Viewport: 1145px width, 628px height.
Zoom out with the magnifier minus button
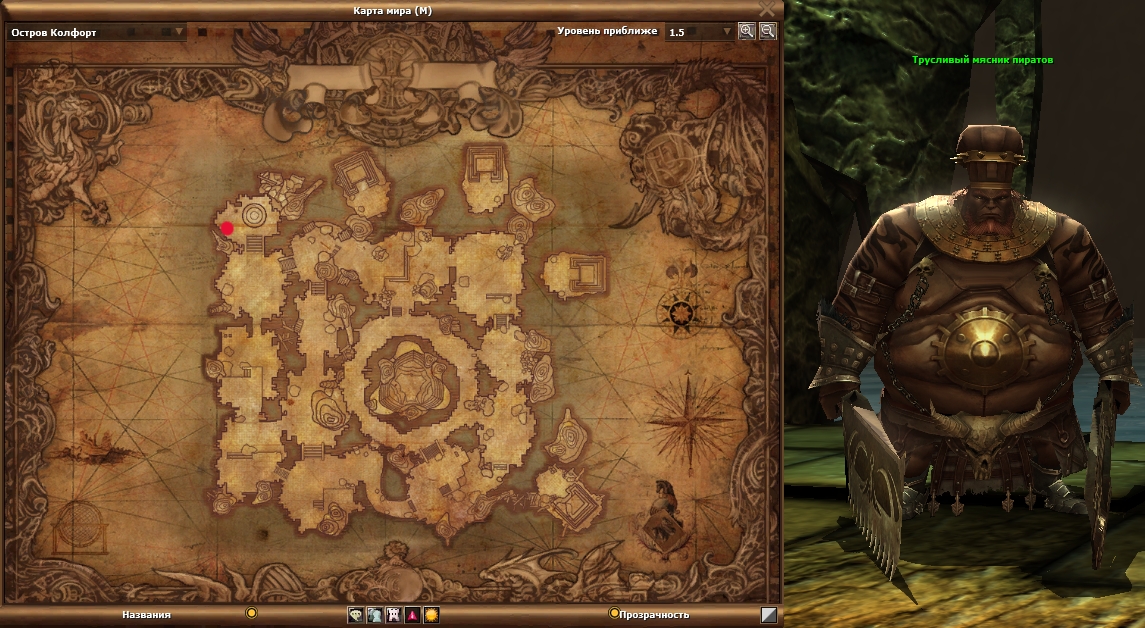pos(767,31)
